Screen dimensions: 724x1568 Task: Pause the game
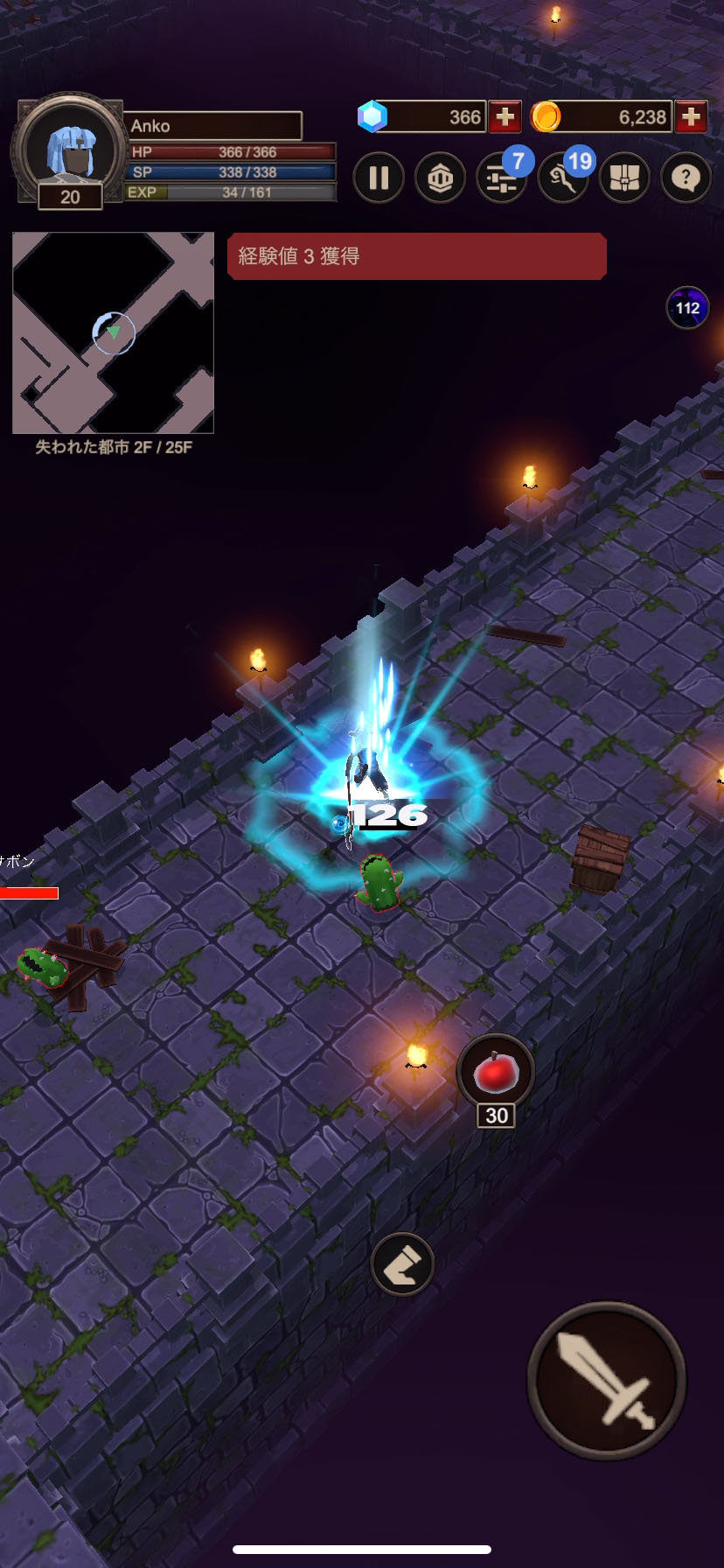click(379, 178)
